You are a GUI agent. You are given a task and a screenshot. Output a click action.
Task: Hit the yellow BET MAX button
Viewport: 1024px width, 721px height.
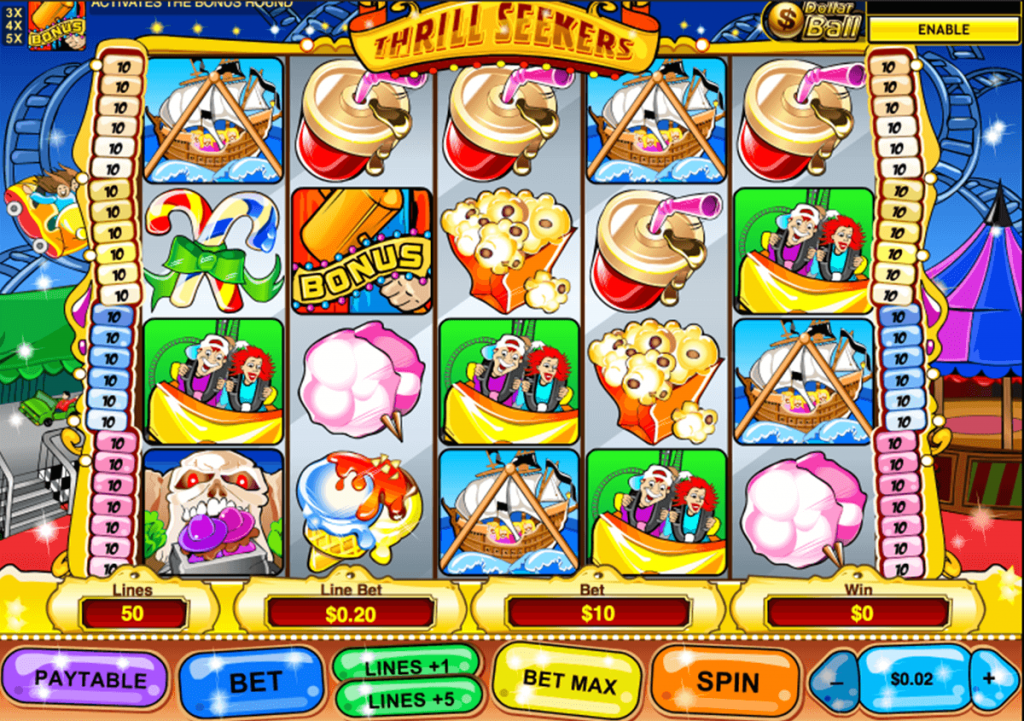tap(568, 682)
